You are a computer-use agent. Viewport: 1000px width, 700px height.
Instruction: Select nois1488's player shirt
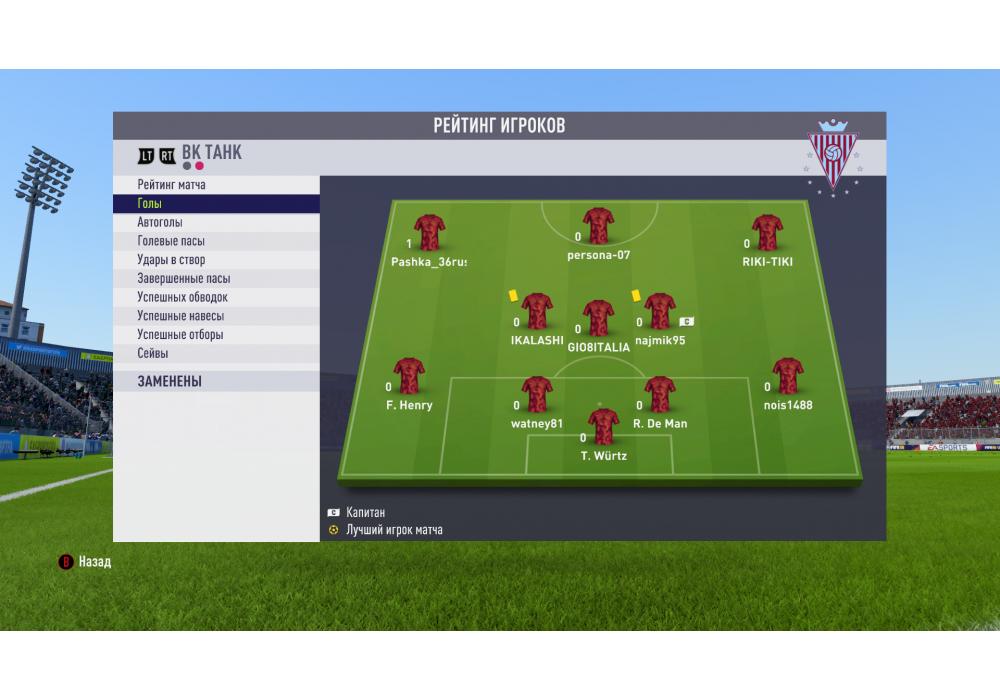[x=788, y=376]
